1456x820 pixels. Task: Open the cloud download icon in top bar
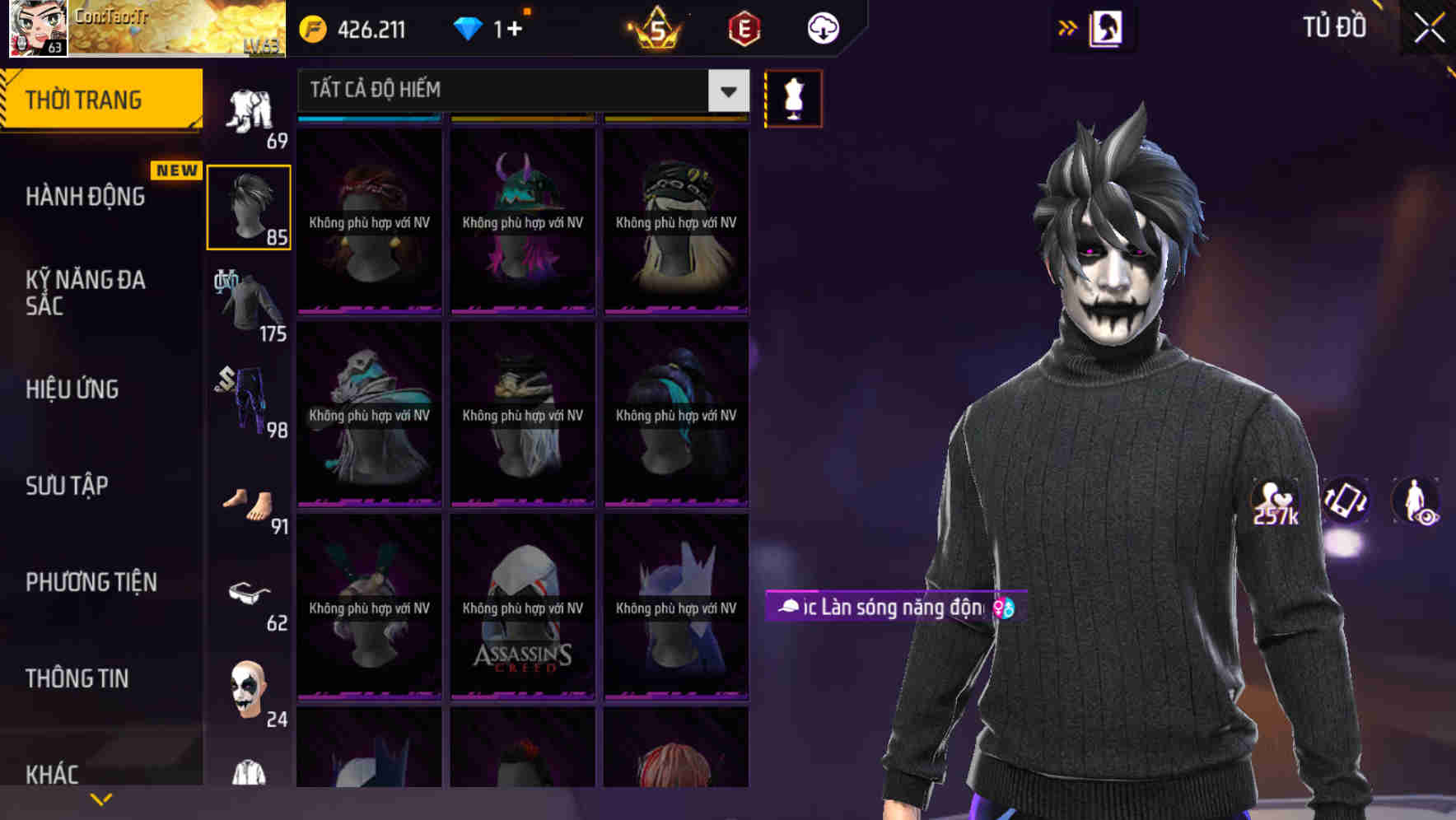pos(821,27)
